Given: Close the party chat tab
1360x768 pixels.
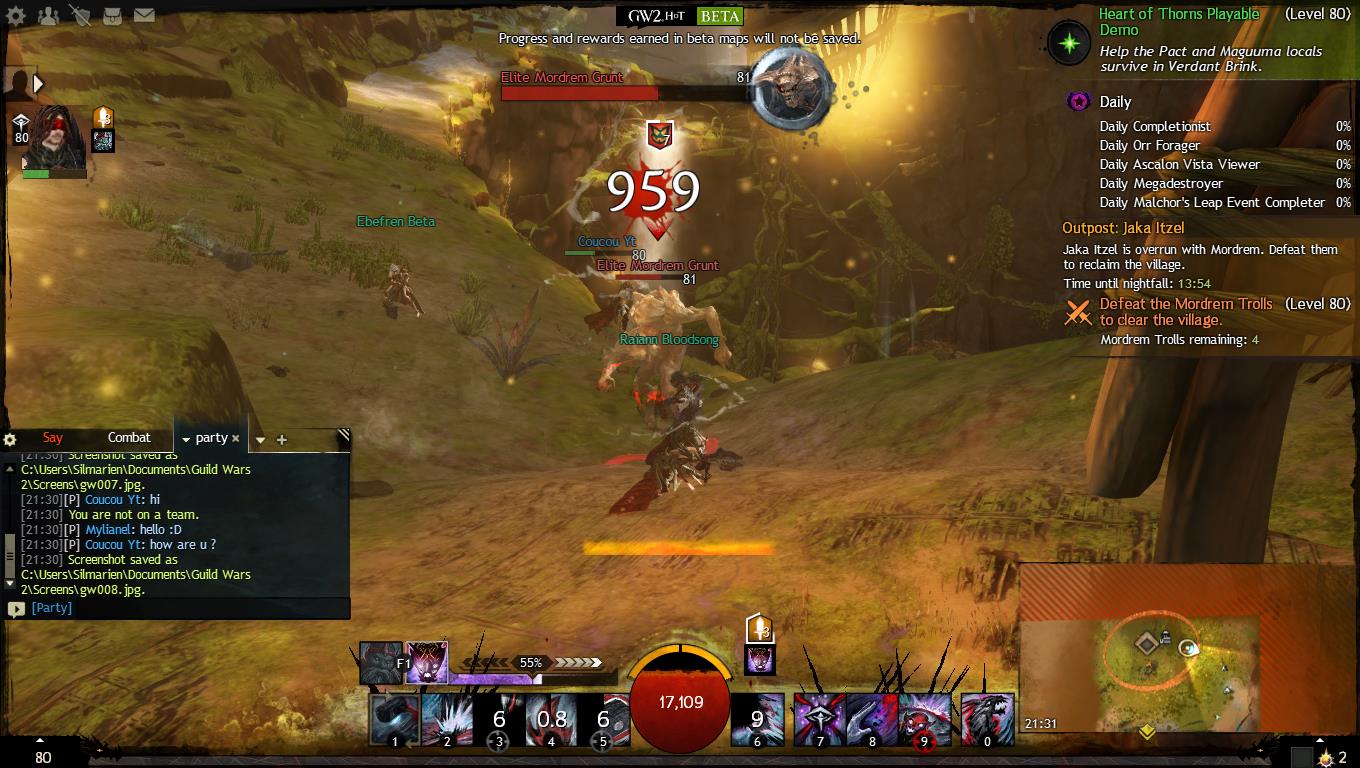Looking at the screenshot, I should [x=236, y=438].
